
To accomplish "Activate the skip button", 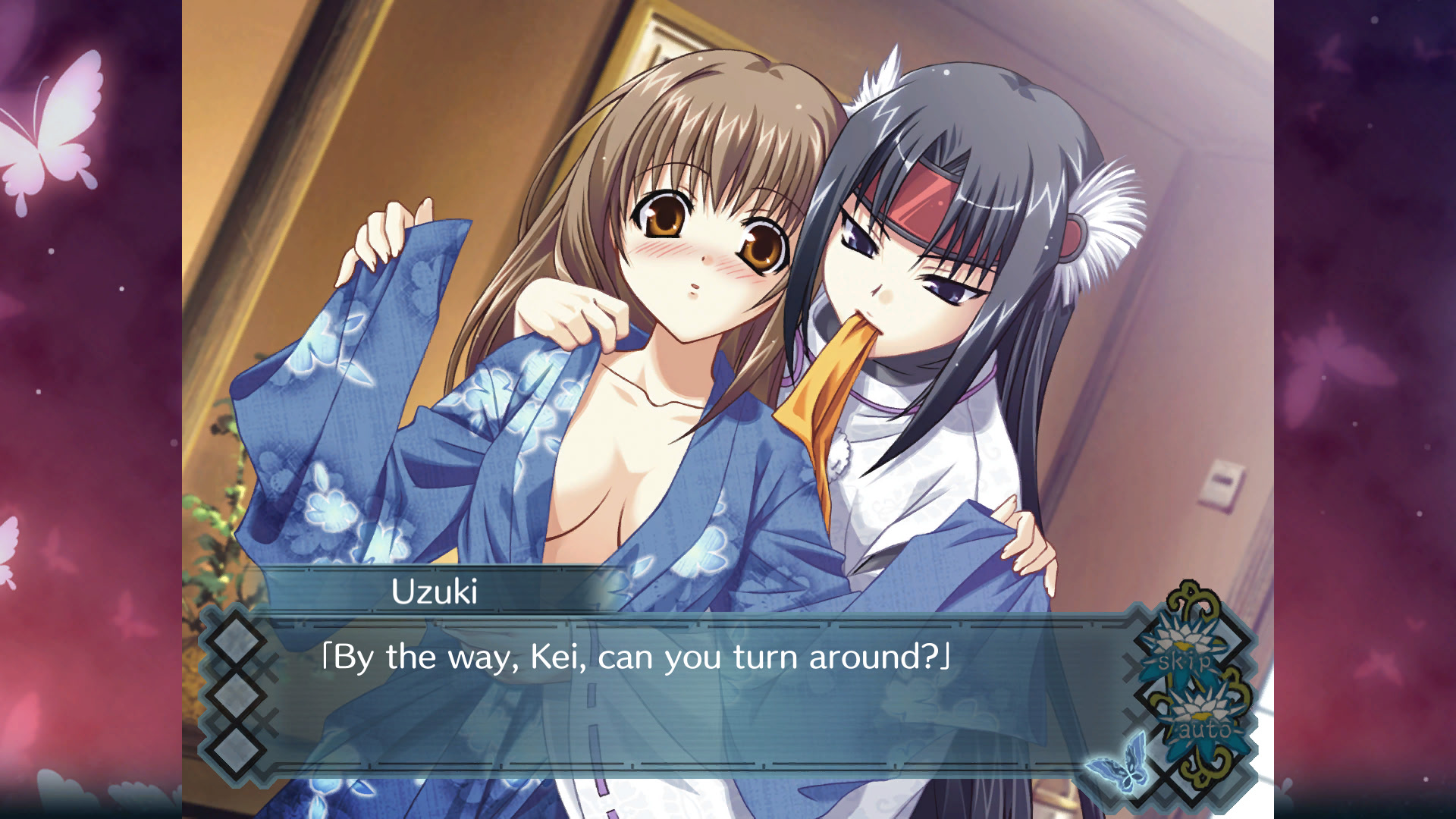I will tap(1185, 658).
